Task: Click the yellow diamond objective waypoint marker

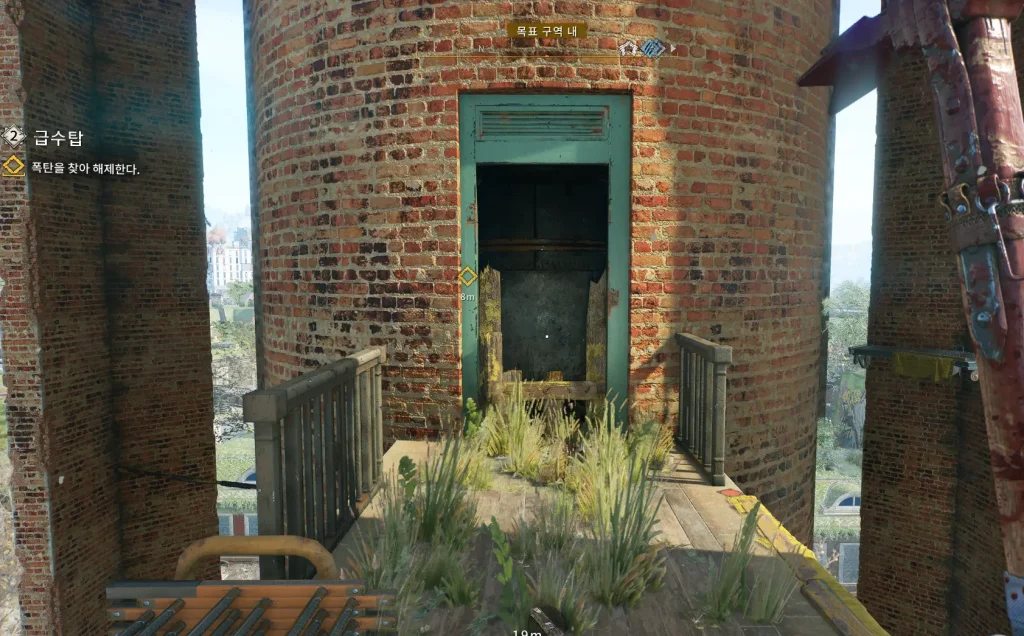Action: coord(467,275)
